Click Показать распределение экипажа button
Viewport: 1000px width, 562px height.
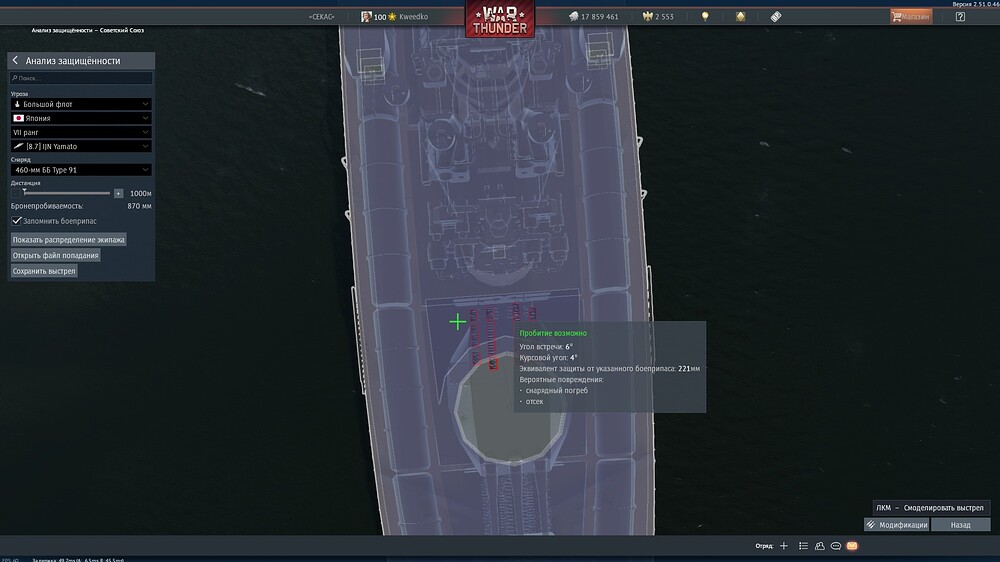click(69, 240)
